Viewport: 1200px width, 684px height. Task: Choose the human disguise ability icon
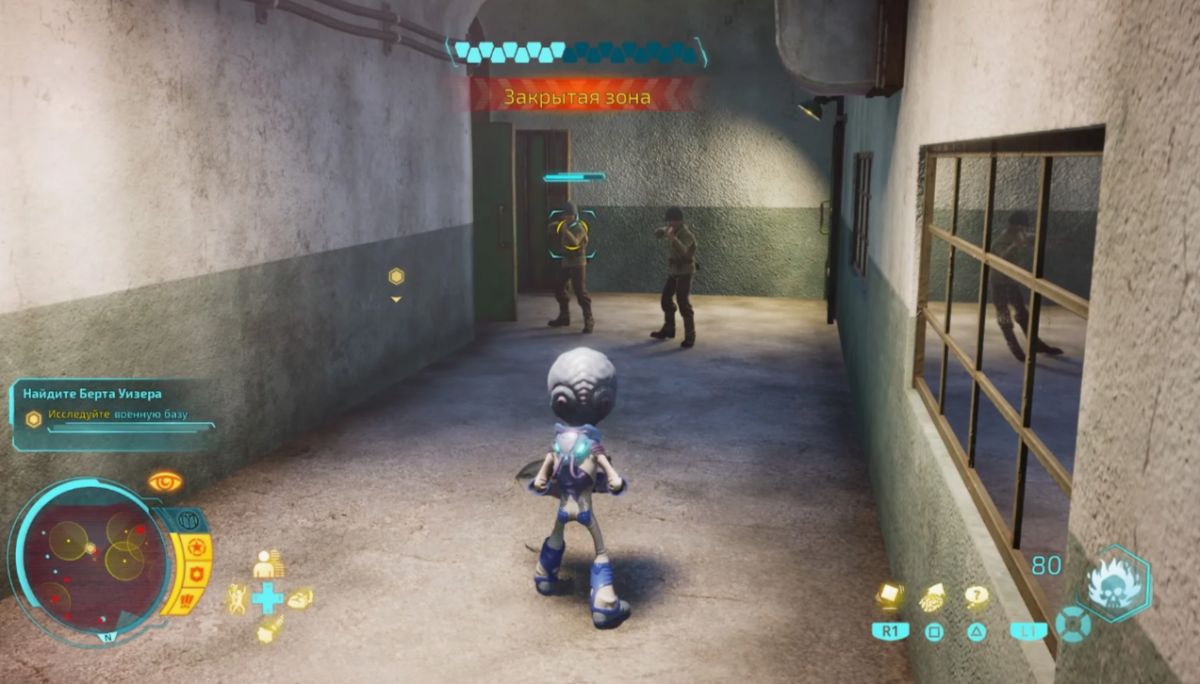point(267,564)
